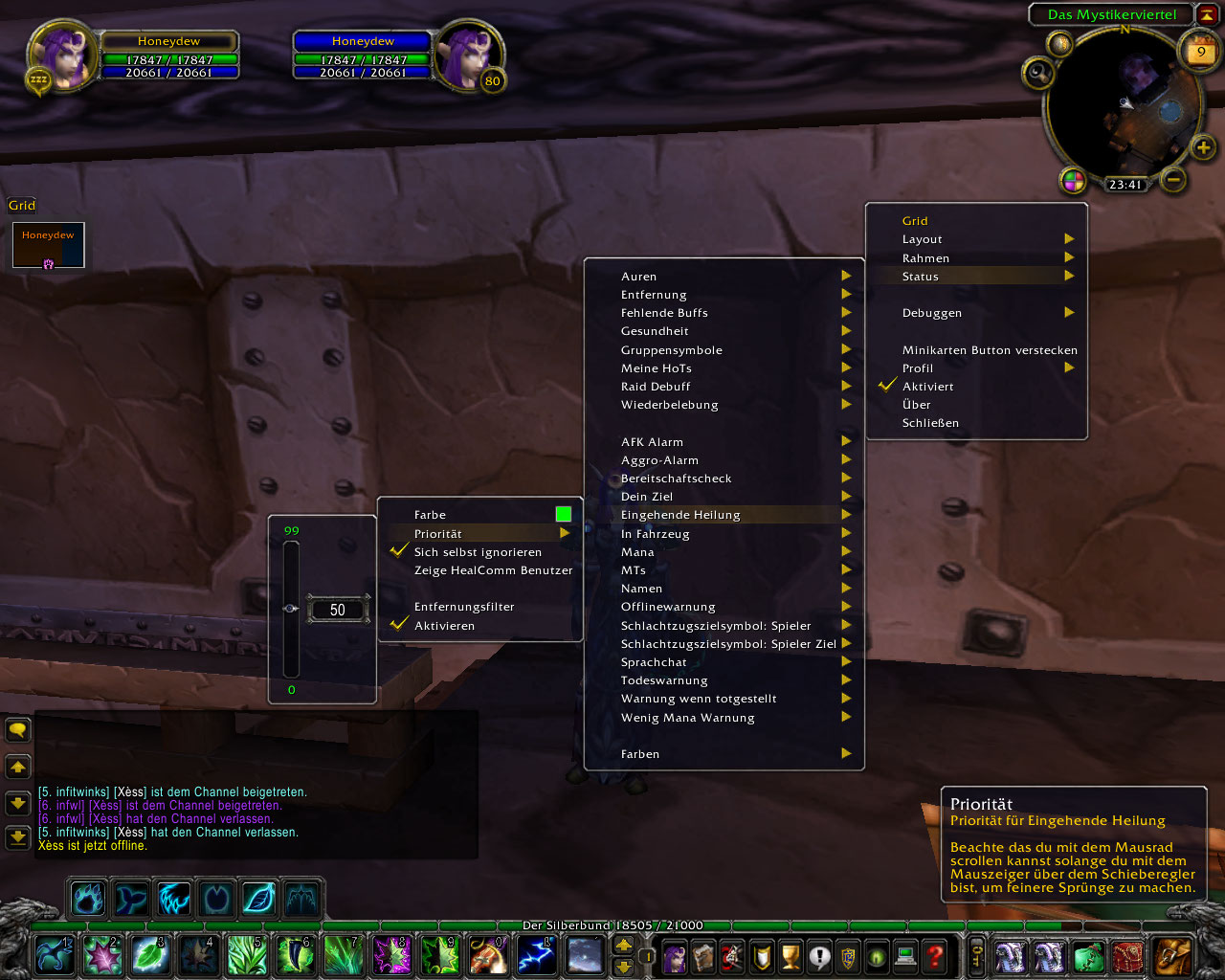1225x980 pixels.
Task: Choose Schließen to close the Grid menu
Action: pyautogui.click(x=930, y=423)
